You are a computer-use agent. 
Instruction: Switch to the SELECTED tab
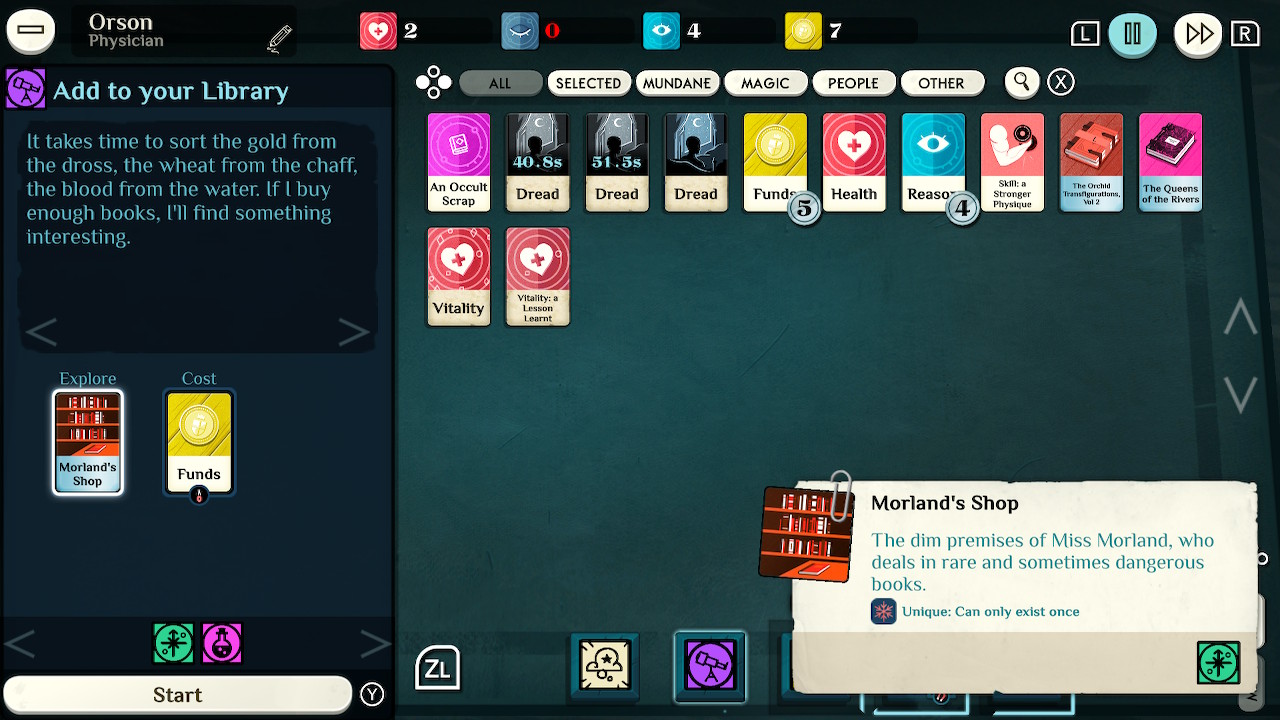[x=589, y=83]
